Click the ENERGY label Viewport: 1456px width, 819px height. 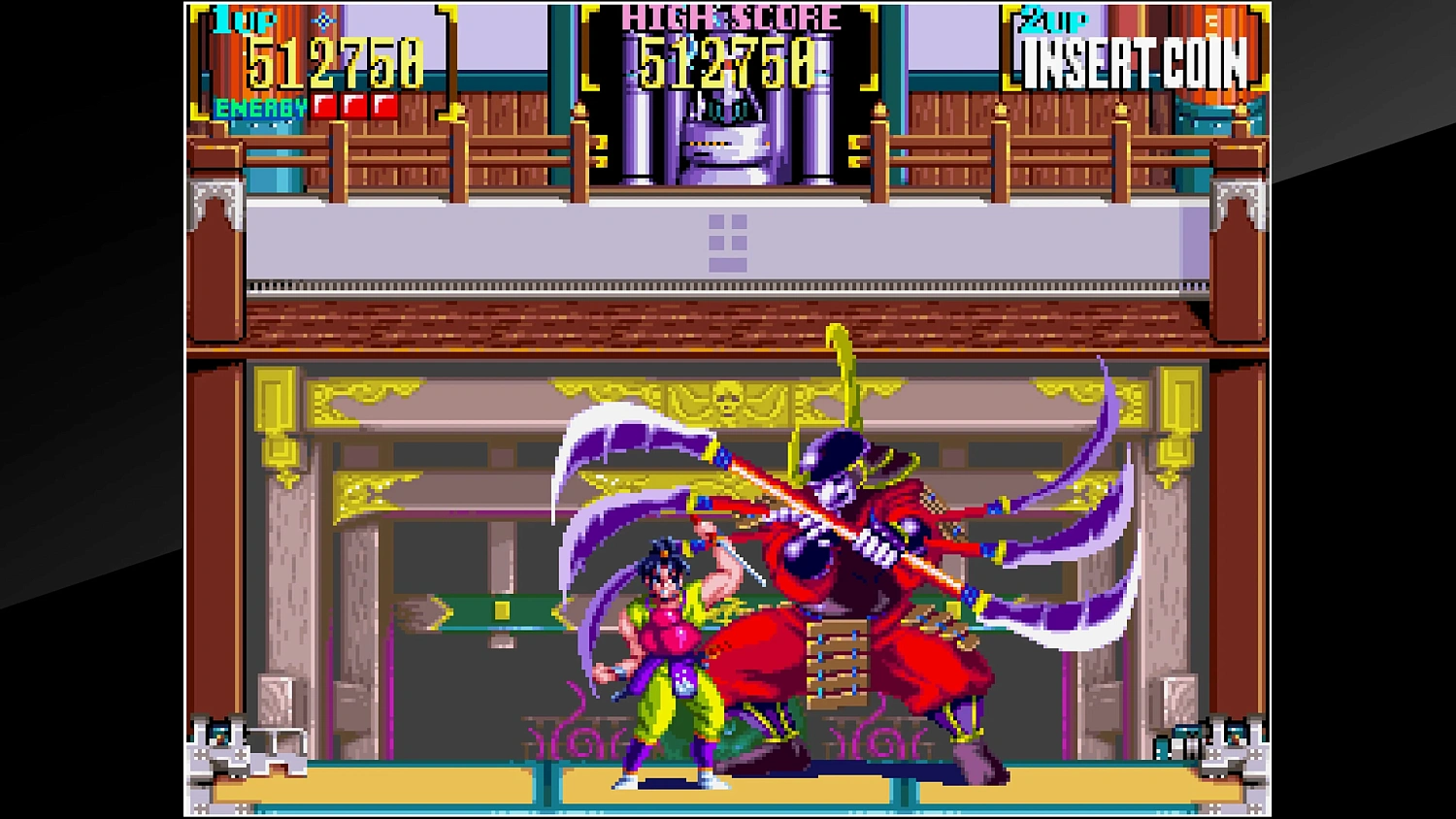pos(260,107)
